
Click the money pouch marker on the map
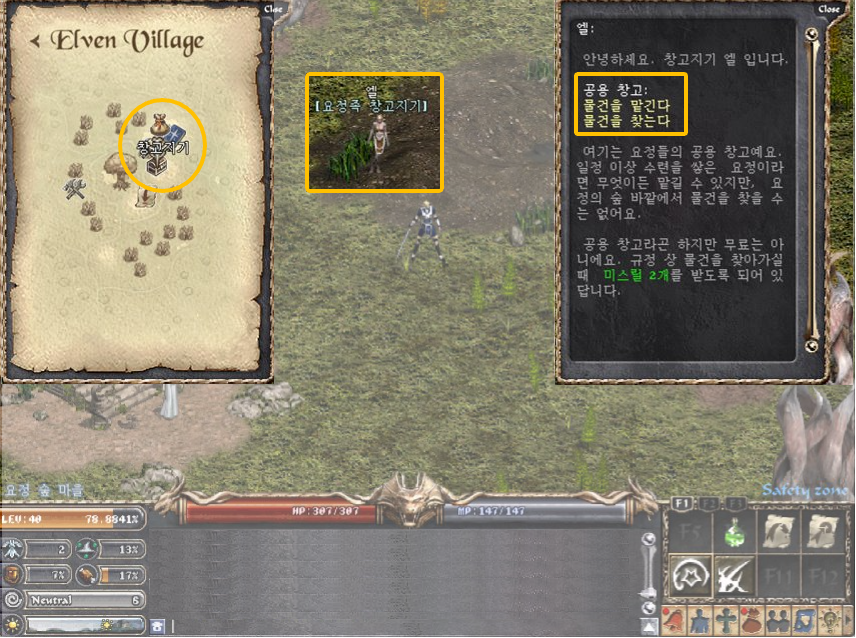pos(160,126)
